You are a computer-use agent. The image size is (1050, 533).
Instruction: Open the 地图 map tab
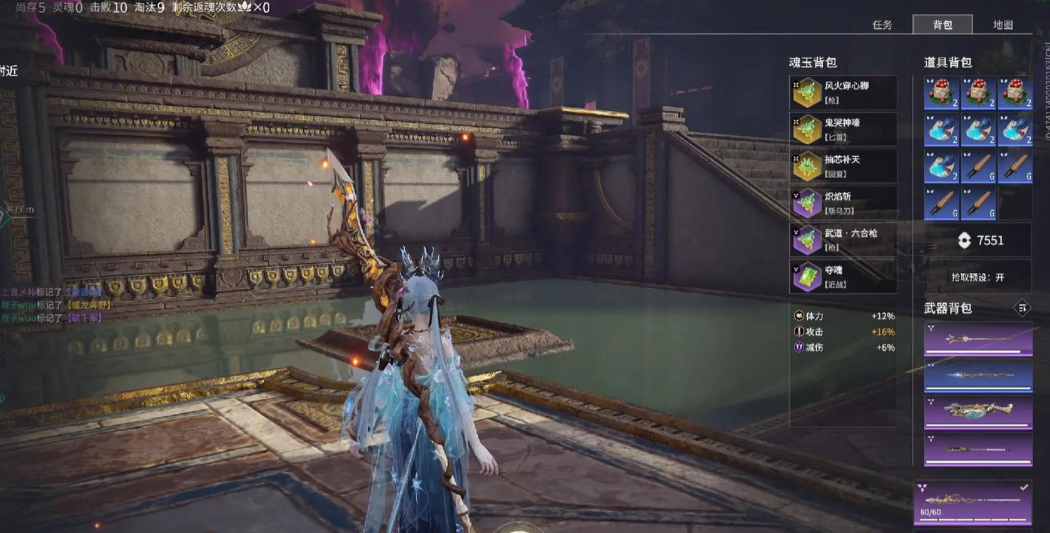tap(1002, 25)
